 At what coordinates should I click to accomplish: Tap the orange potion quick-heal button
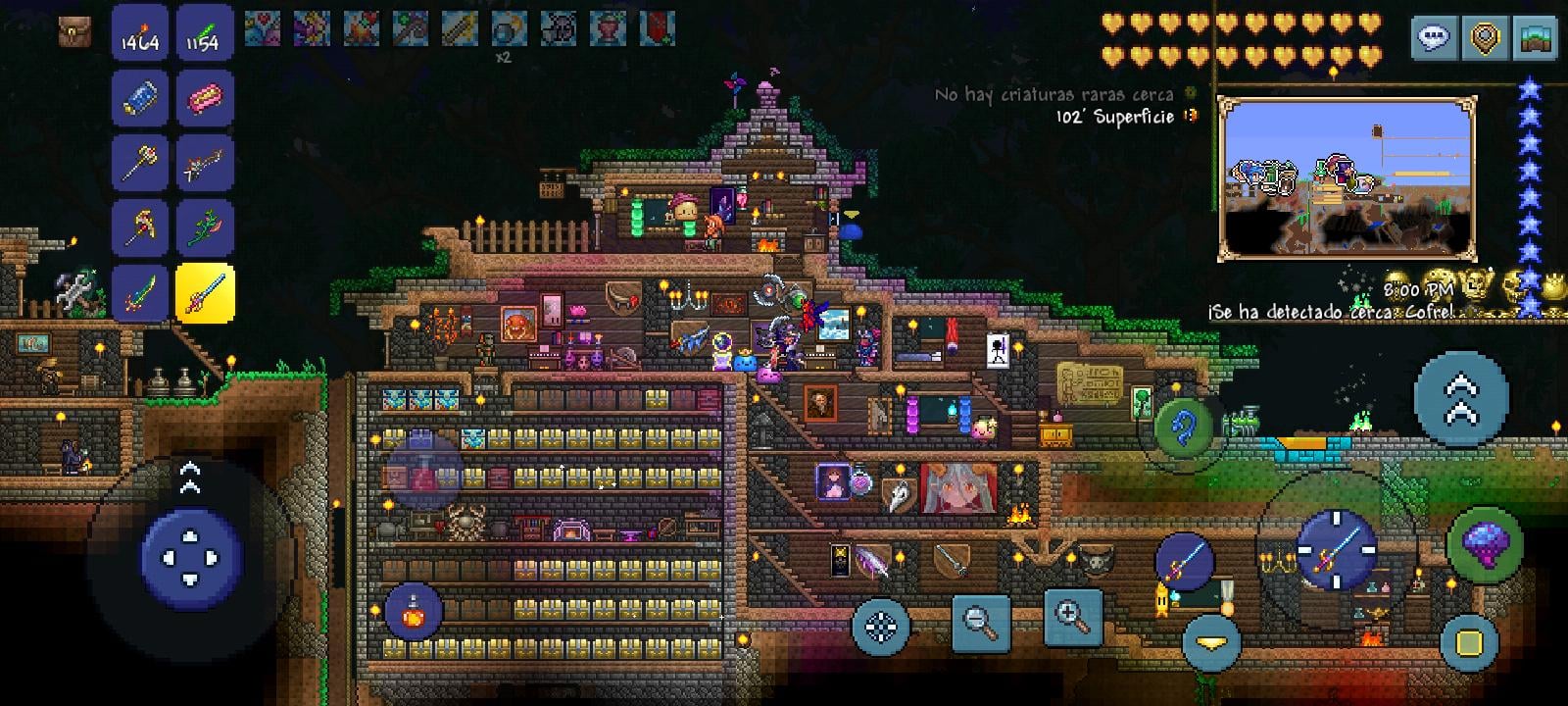[414, 612]
